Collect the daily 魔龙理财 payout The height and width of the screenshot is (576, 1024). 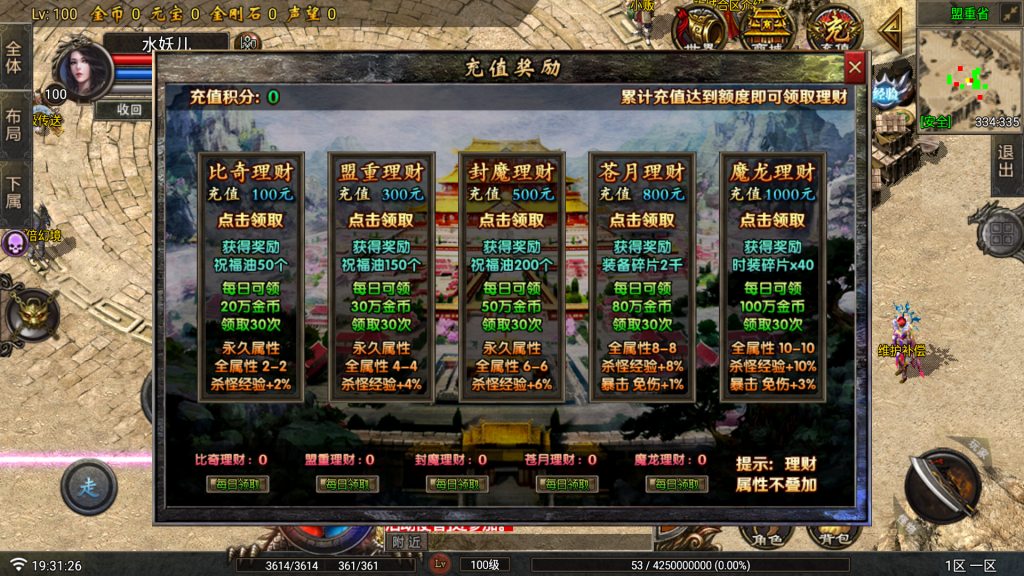pos(677,484)
